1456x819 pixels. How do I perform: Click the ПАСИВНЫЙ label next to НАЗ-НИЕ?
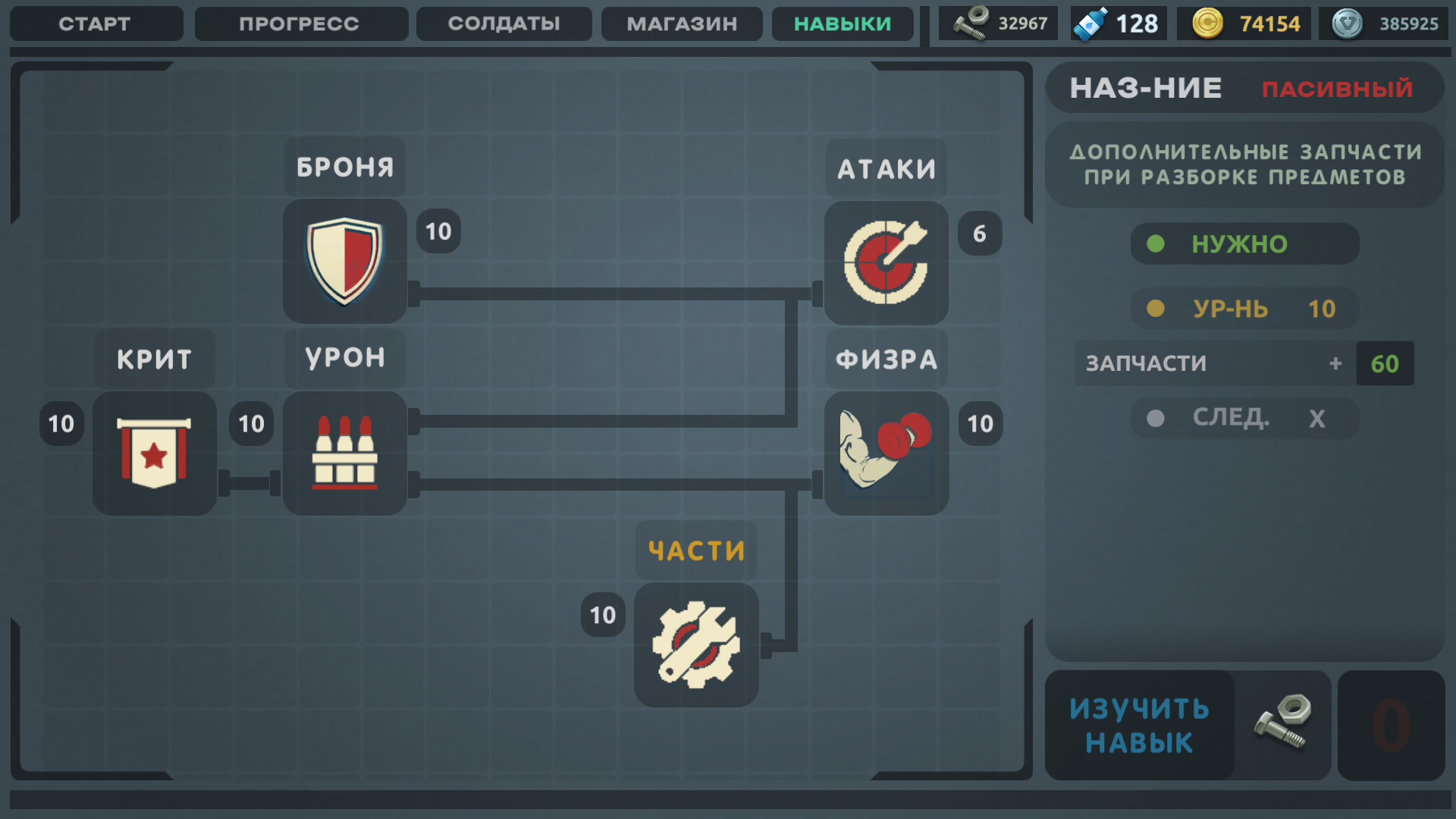click(1338, 89)
